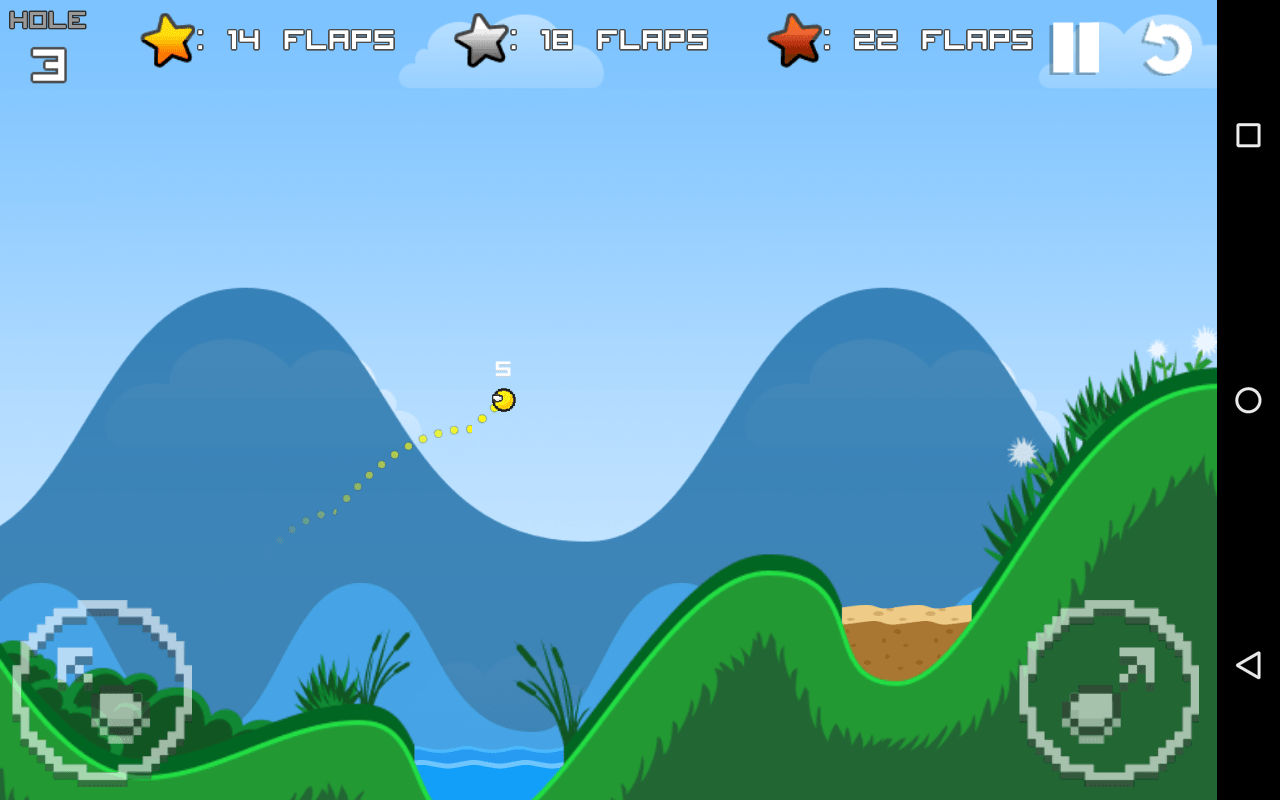Tap the Hole 3 indicator

(46, 40)
